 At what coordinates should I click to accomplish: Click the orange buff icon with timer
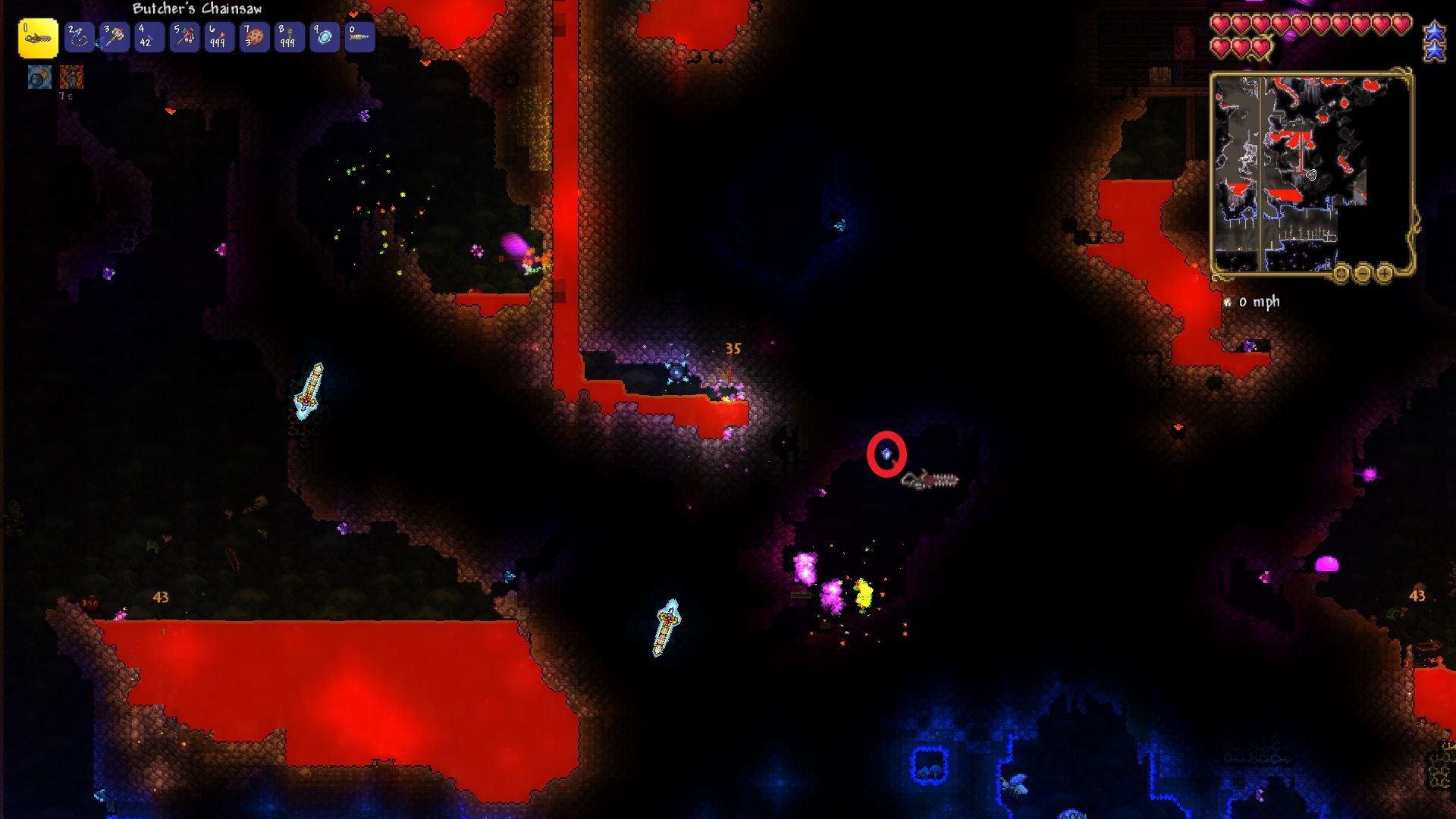pos(71,77)
